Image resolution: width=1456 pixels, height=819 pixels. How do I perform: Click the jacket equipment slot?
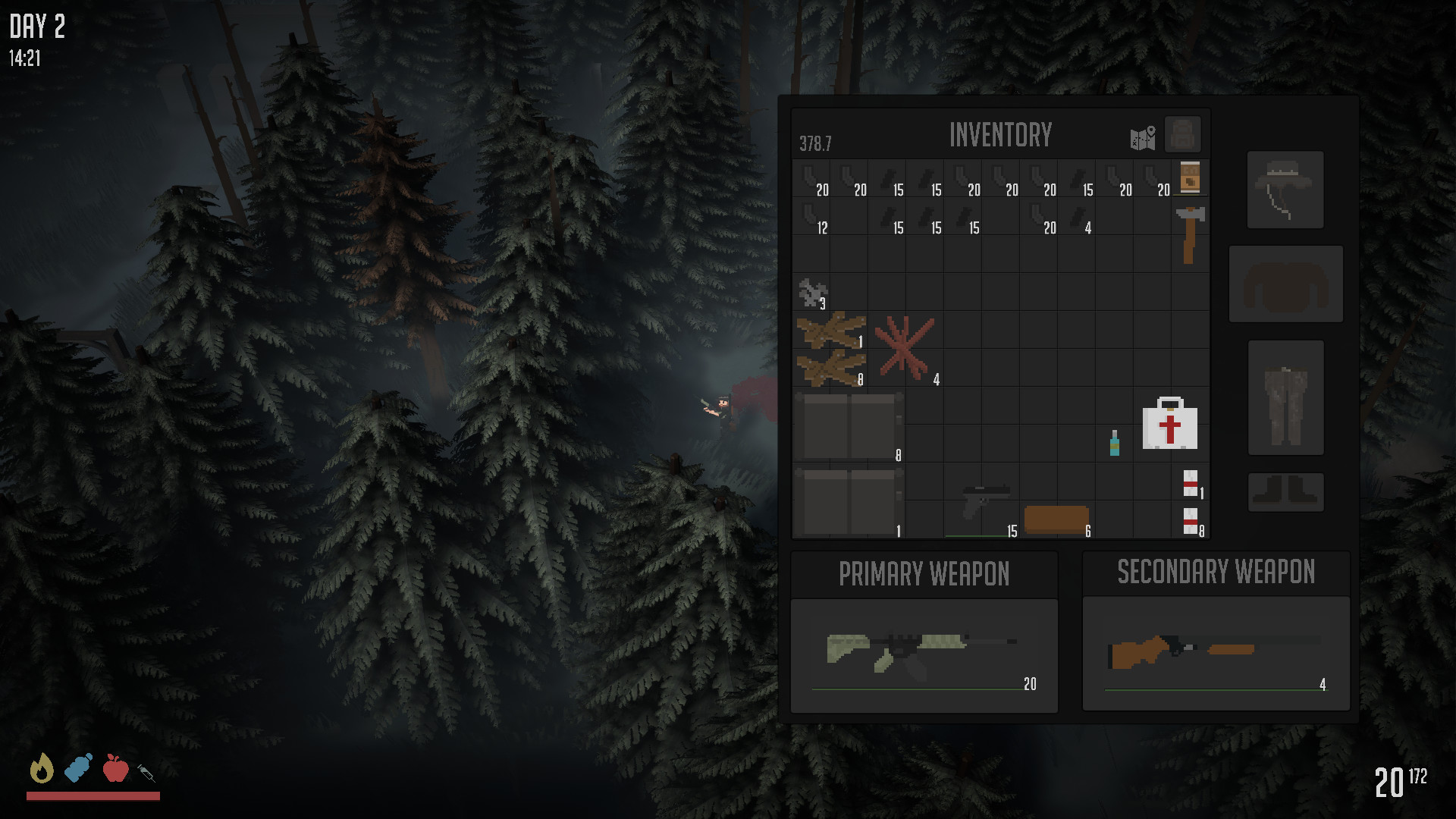click(x=1285, y=283)
